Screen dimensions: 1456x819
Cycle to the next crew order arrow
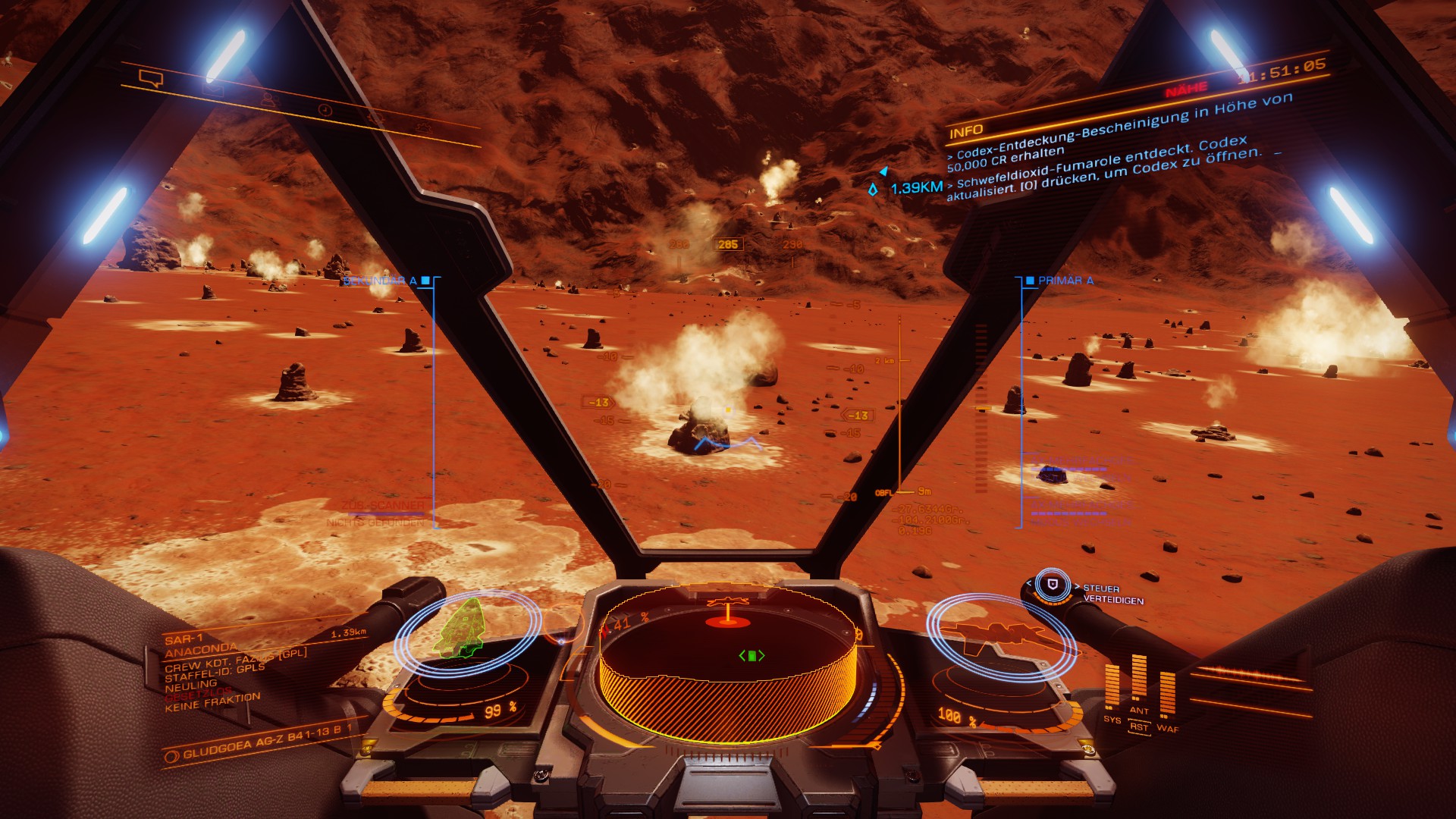click(1077, 587)
